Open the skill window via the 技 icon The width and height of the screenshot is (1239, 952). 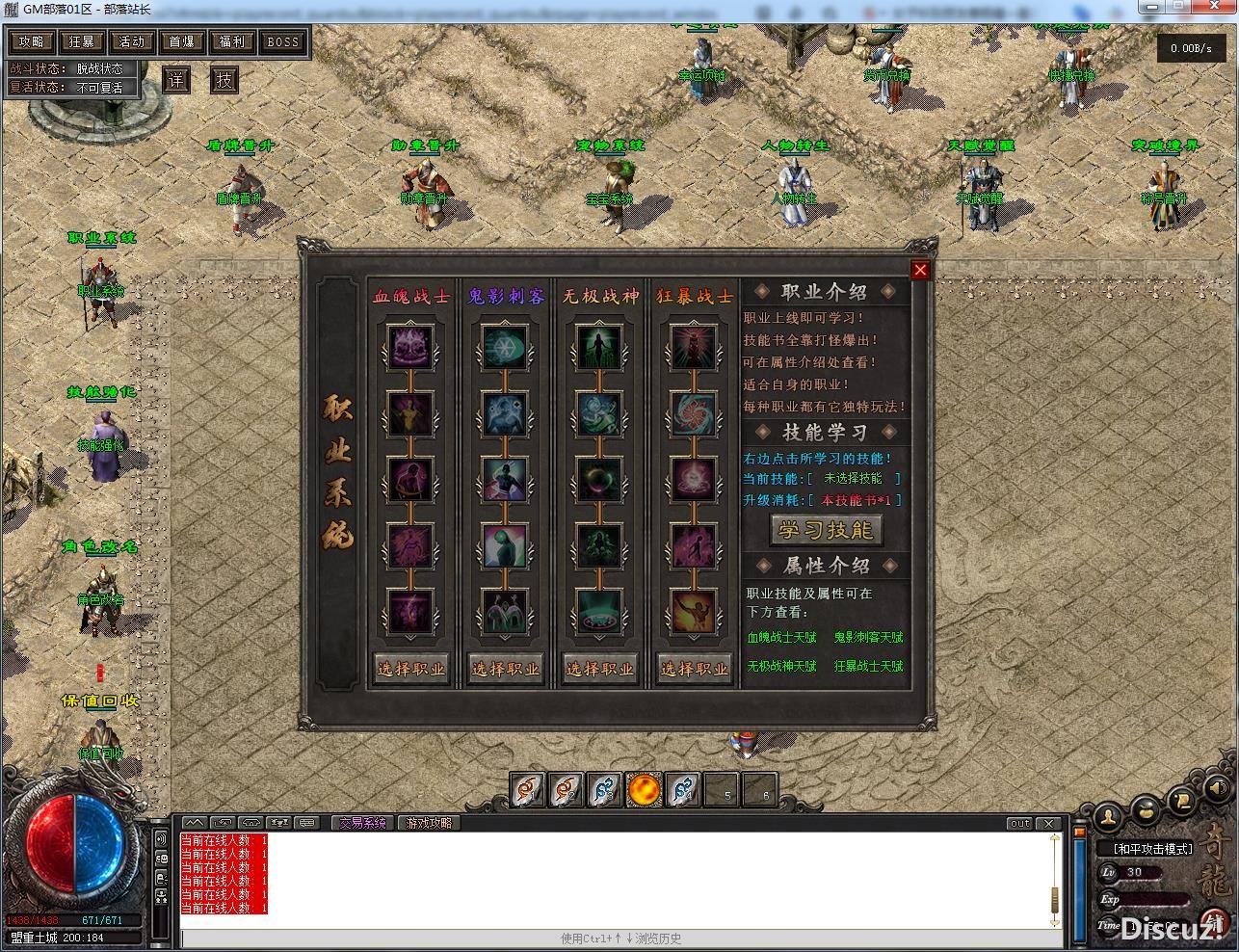click(224, 80)
